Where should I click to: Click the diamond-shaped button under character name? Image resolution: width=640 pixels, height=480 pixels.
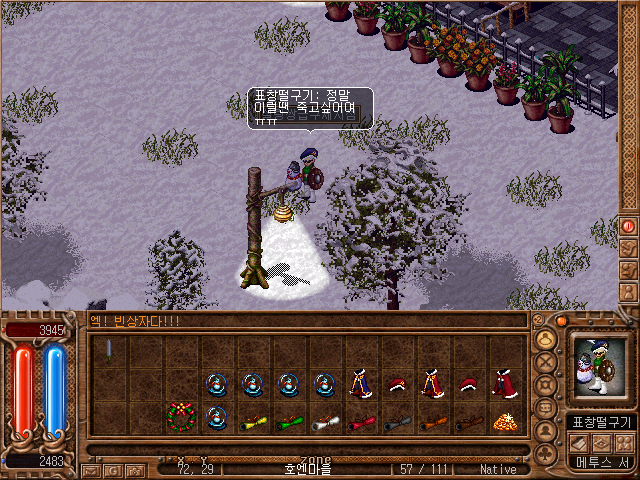click(601, 442)
